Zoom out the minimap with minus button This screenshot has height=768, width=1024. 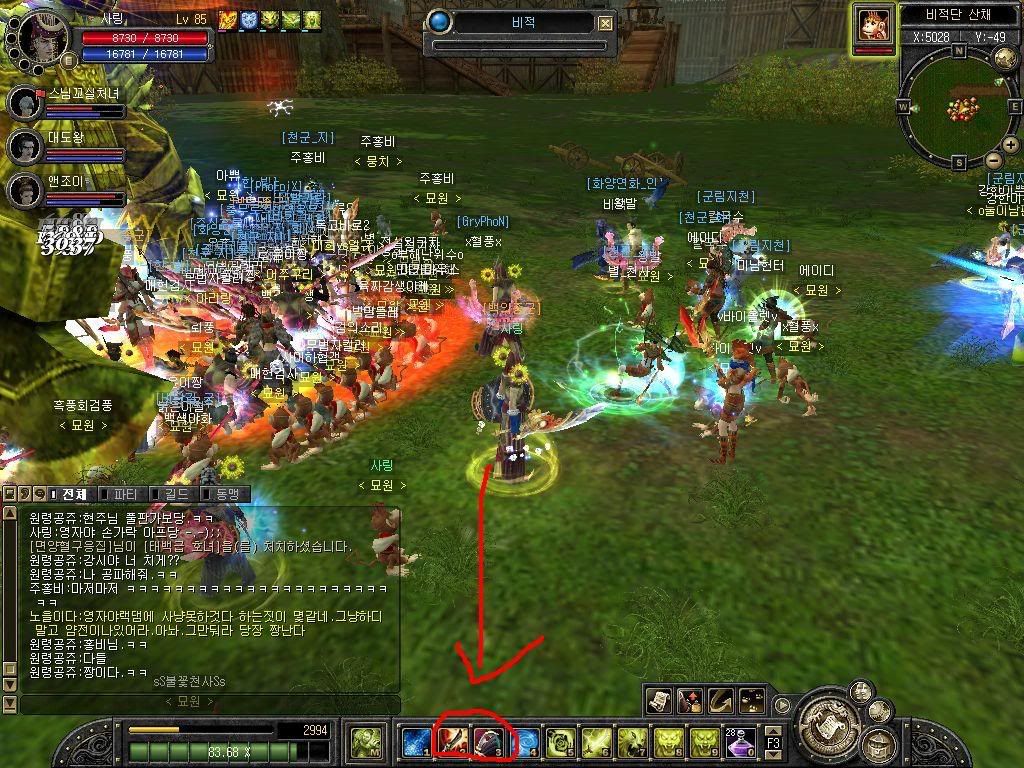point(993,160)
